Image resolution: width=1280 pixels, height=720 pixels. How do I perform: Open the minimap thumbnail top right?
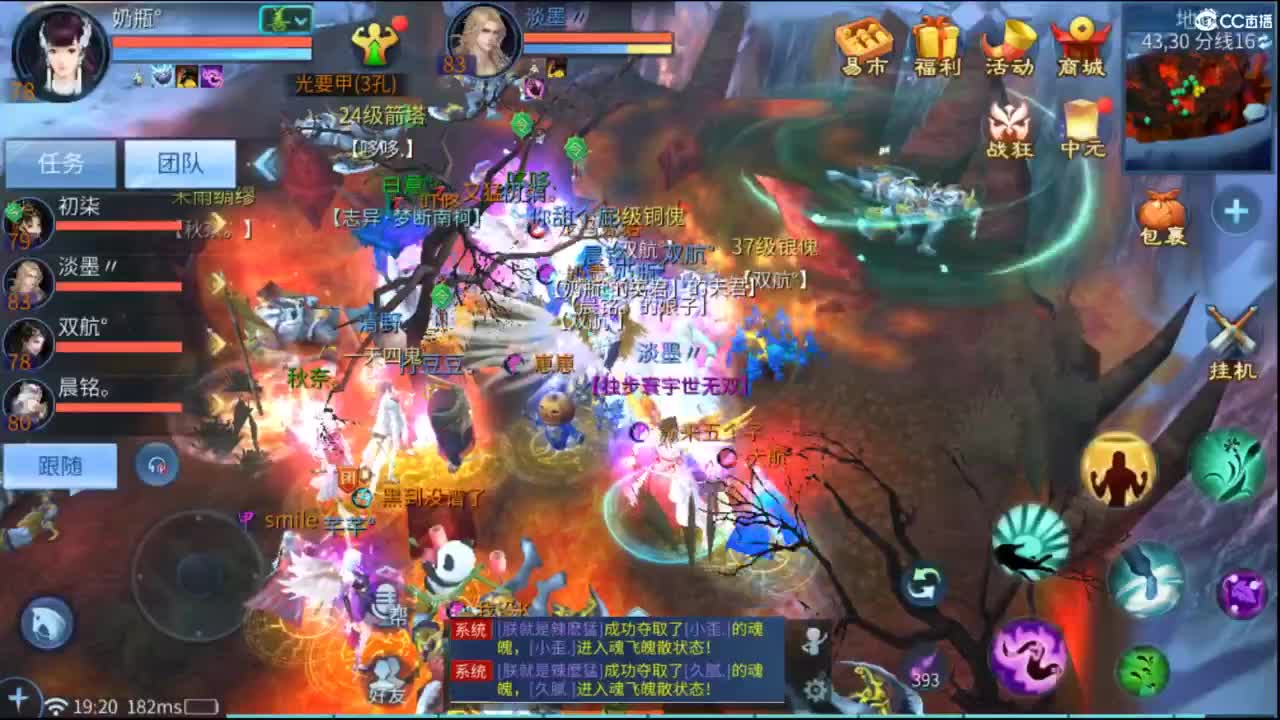tap(1196, 100)
